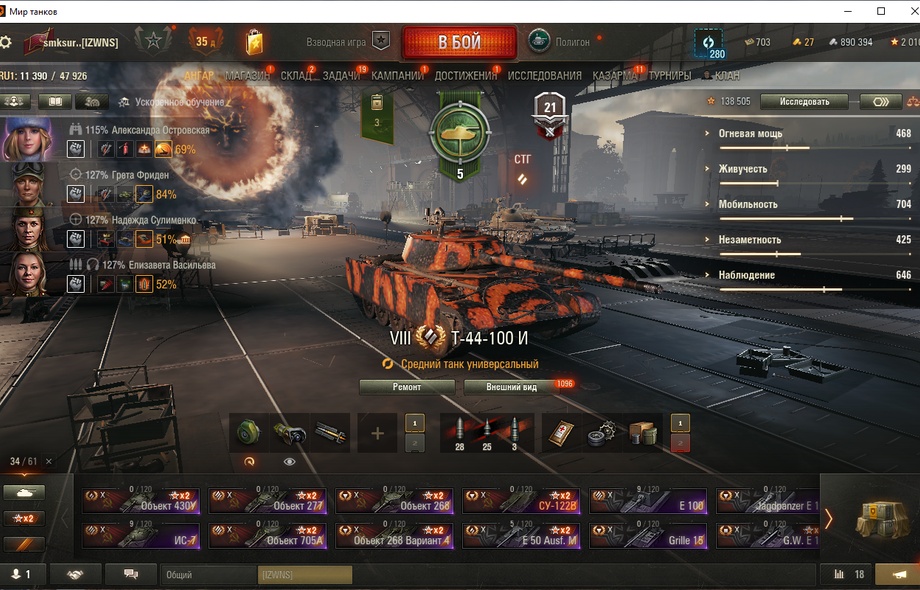The image size is (920, 590).
Task: Show the Достижения tab
Action: pyautogui.click(x=466, y=76)
